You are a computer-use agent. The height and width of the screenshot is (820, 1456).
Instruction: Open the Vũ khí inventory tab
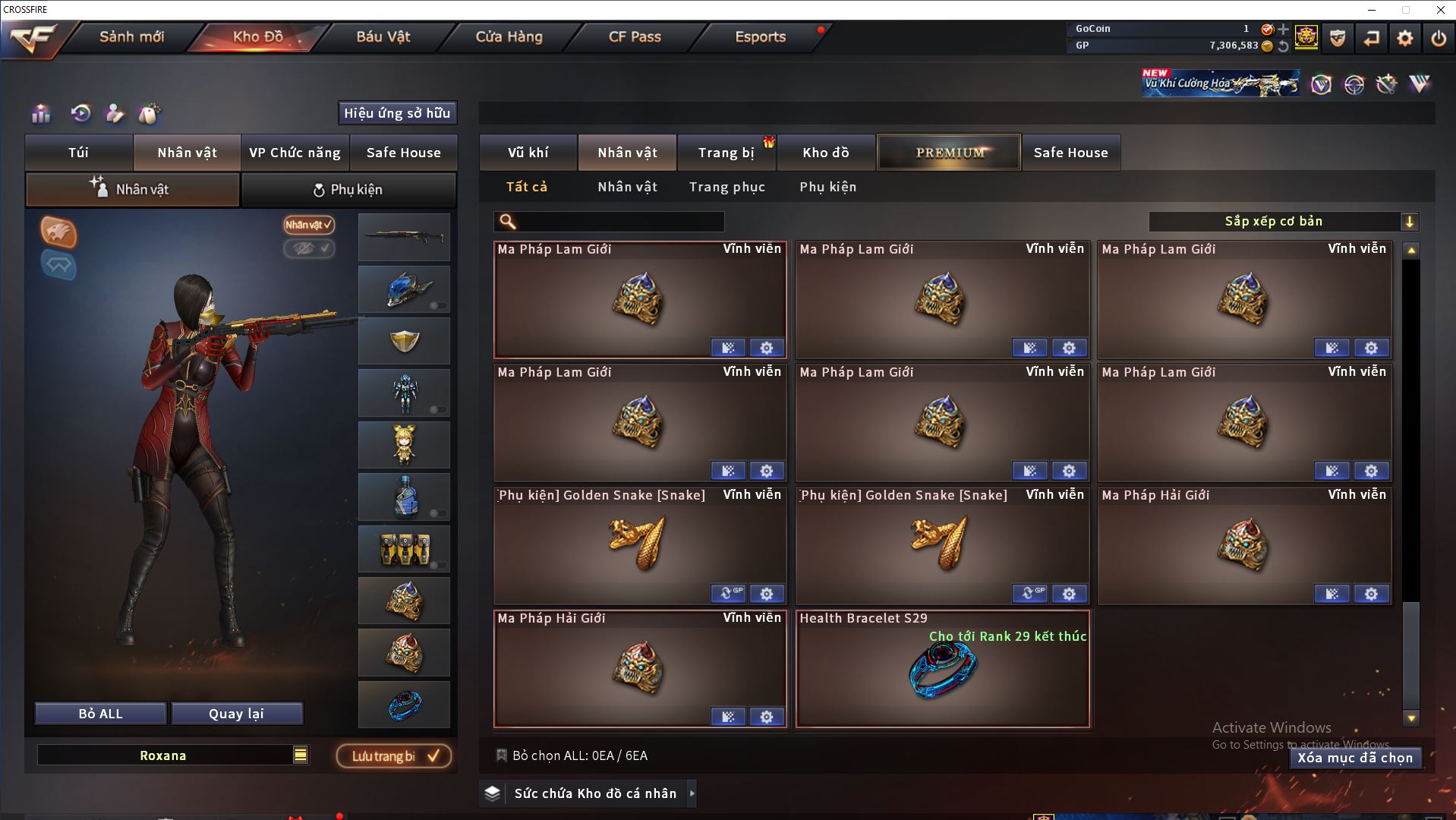(x=528, y=153)
